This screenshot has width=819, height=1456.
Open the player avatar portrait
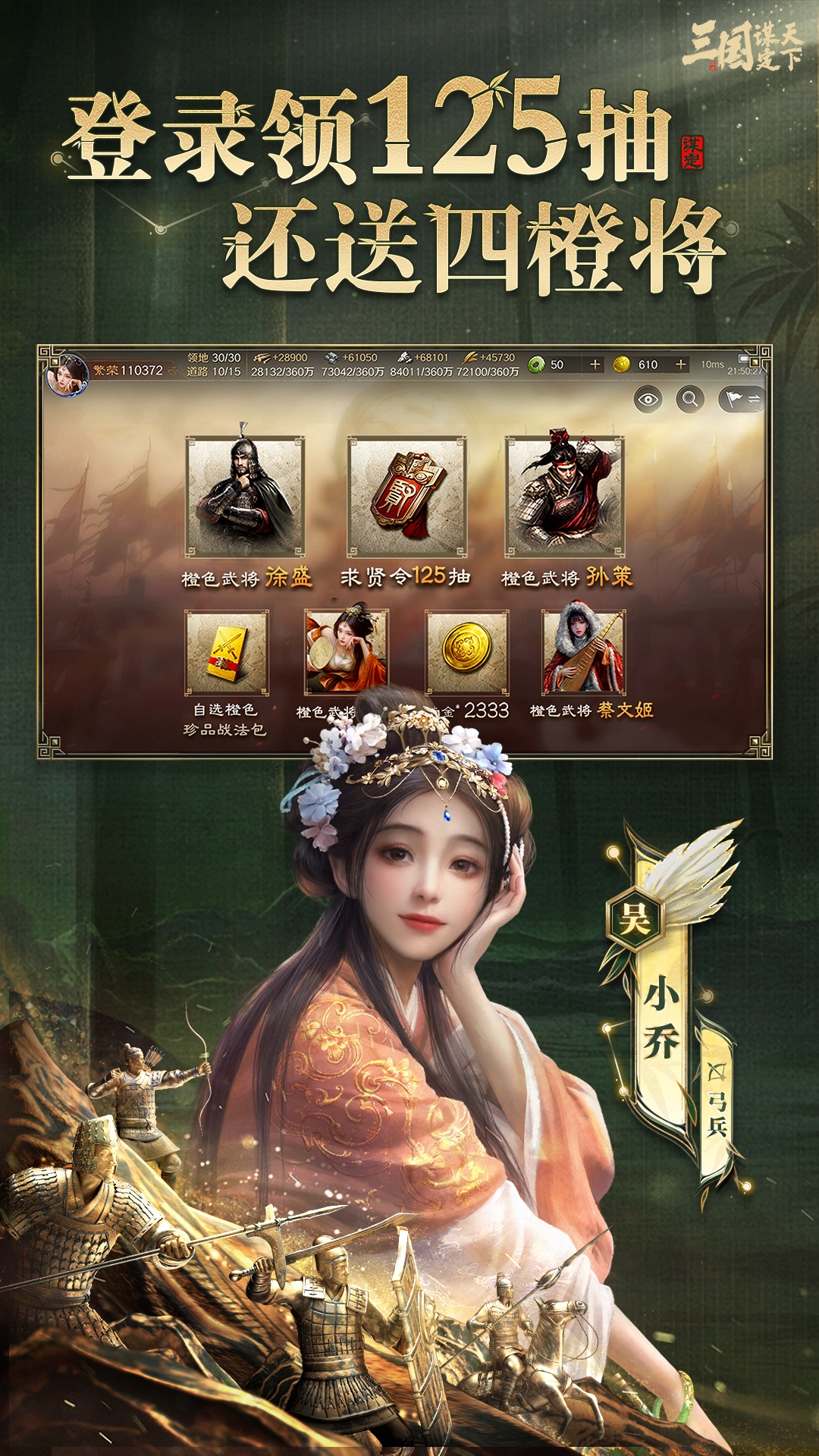coord(67,375)
